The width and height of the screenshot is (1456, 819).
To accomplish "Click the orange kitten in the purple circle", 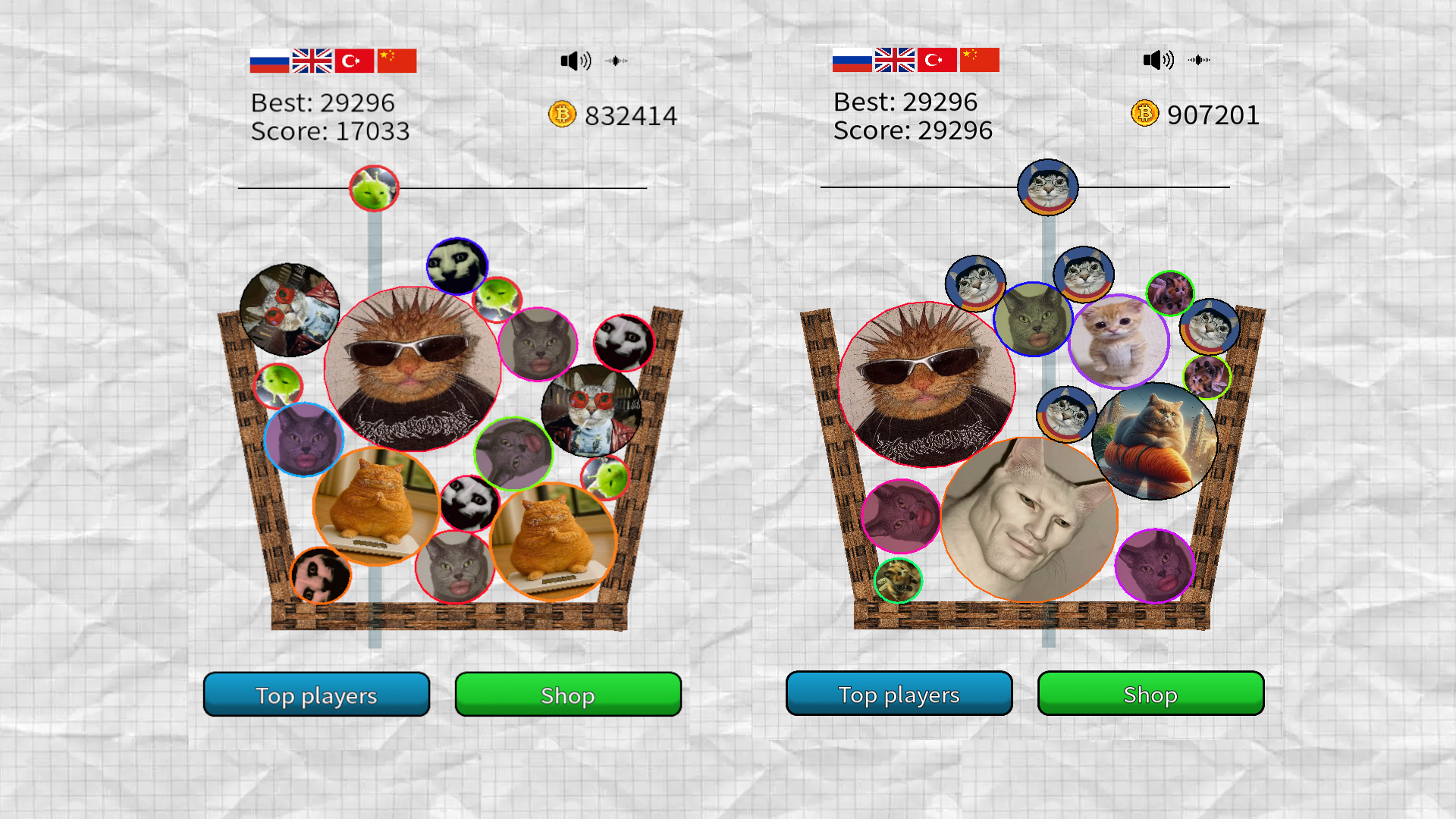I will pyautogui.click(x=1119, y=340).
